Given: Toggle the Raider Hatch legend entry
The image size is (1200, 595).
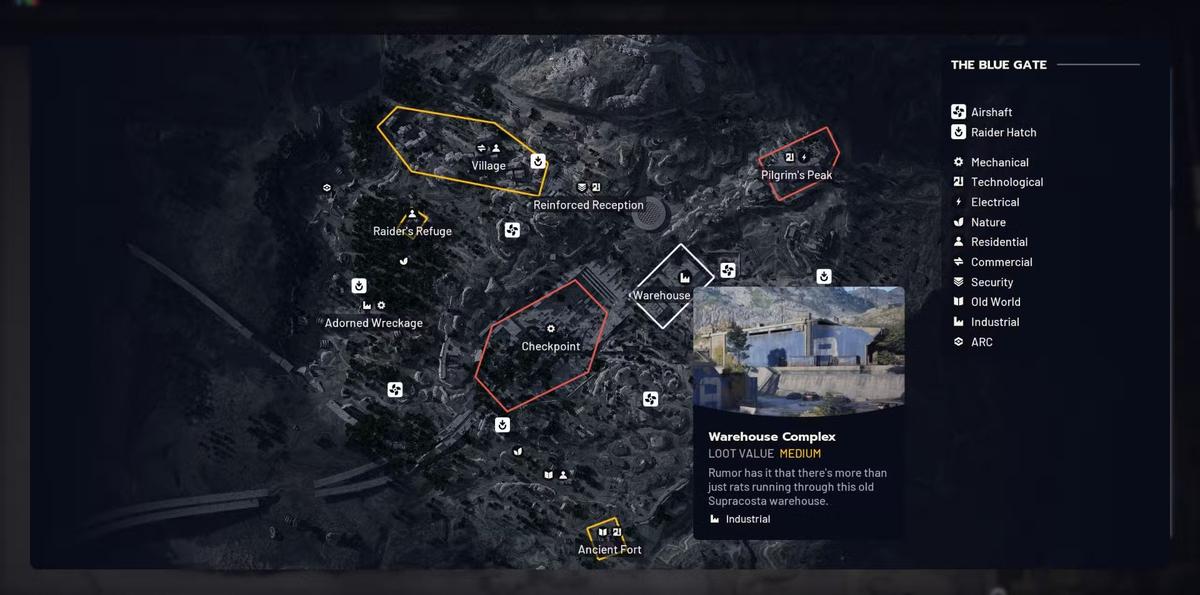Looking at the screenshot, I should coord(1003,132).
